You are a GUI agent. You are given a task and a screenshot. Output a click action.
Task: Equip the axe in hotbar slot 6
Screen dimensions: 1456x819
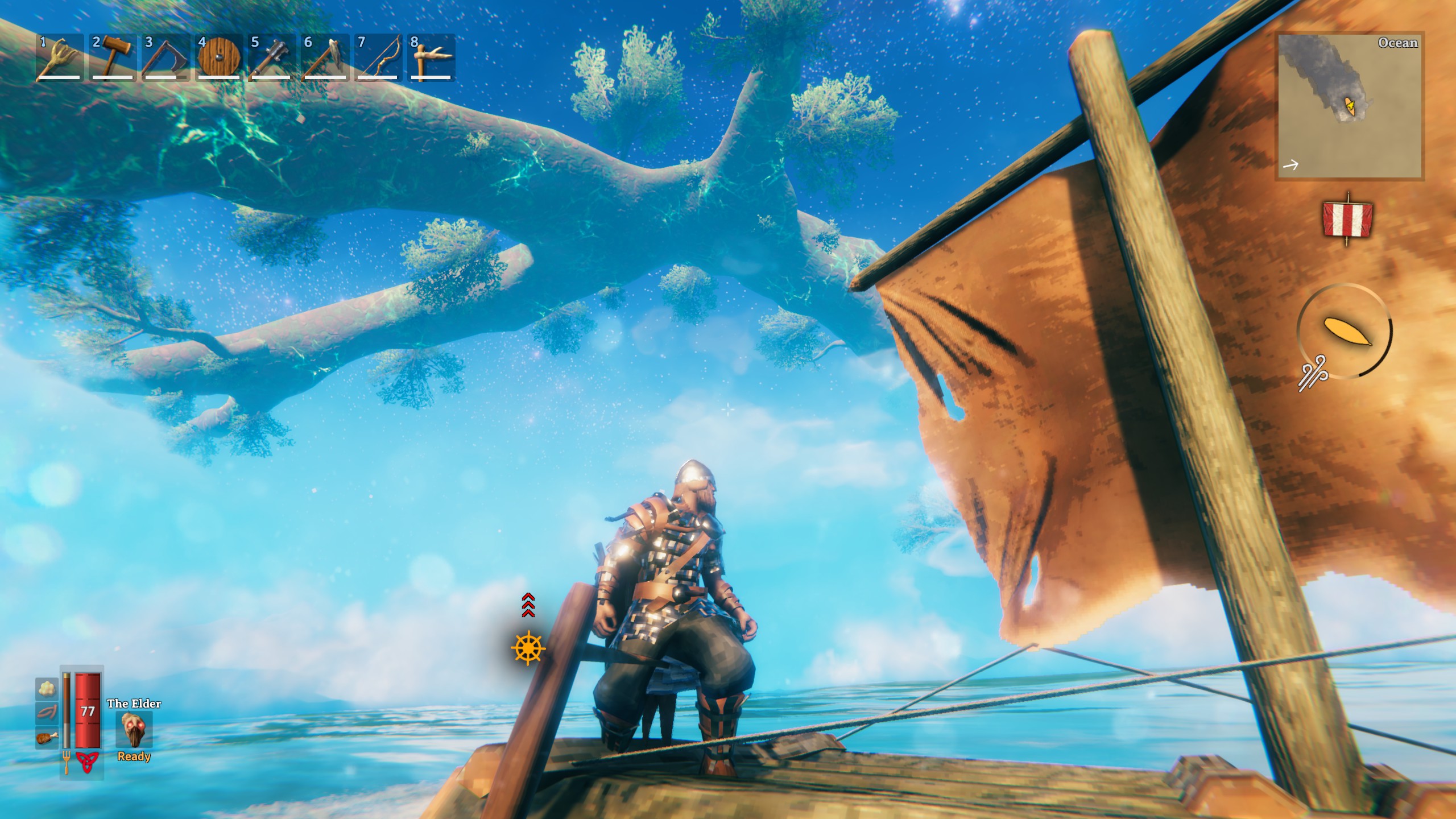[x=325, y=57]
